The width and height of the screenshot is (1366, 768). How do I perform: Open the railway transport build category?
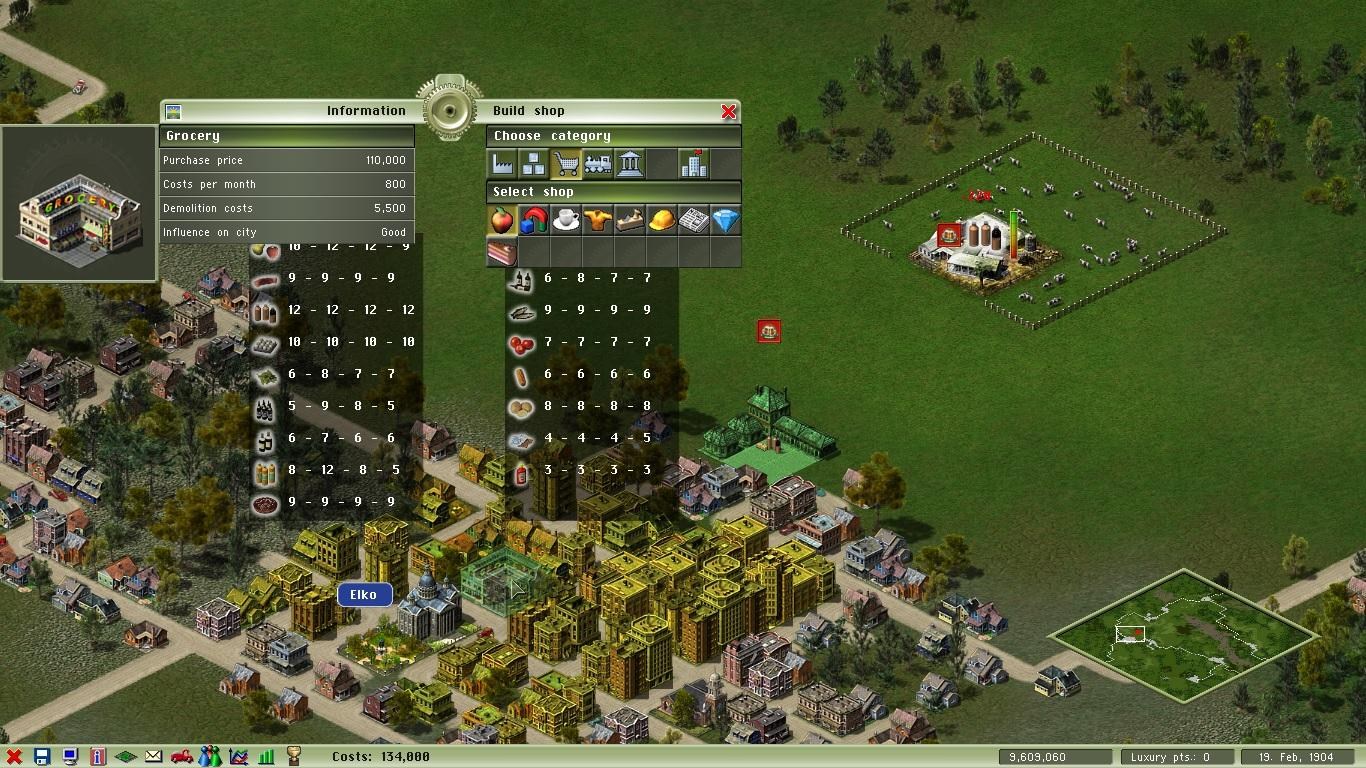point(598,162)
